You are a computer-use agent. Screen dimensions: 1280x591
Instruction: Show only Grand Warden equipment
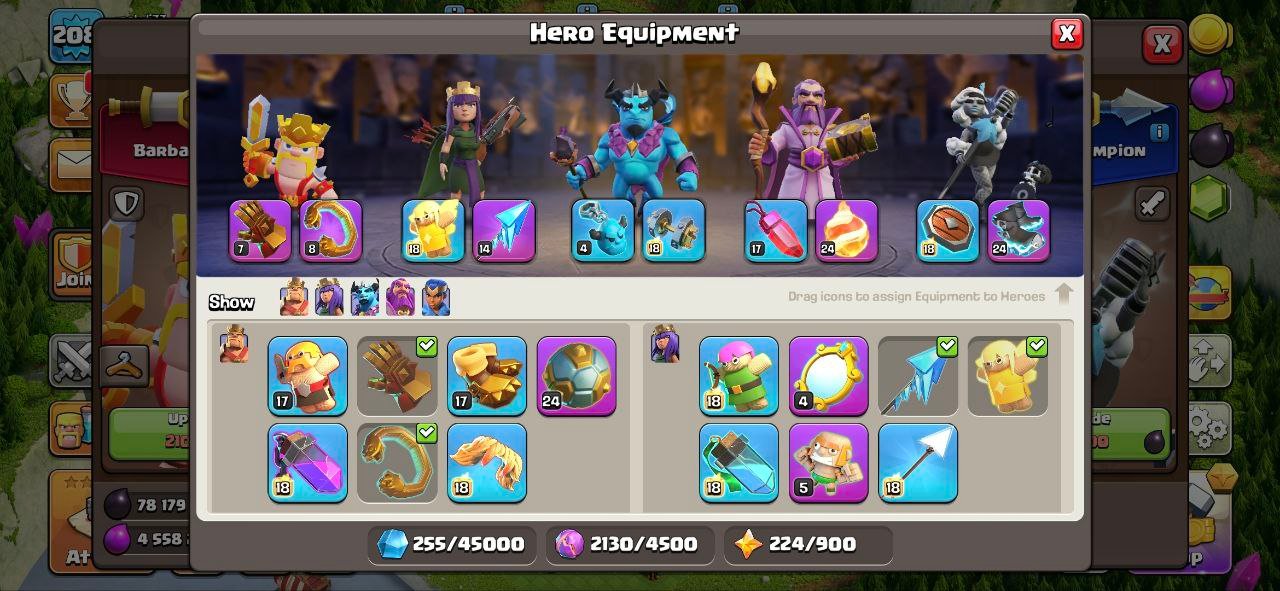400,298
